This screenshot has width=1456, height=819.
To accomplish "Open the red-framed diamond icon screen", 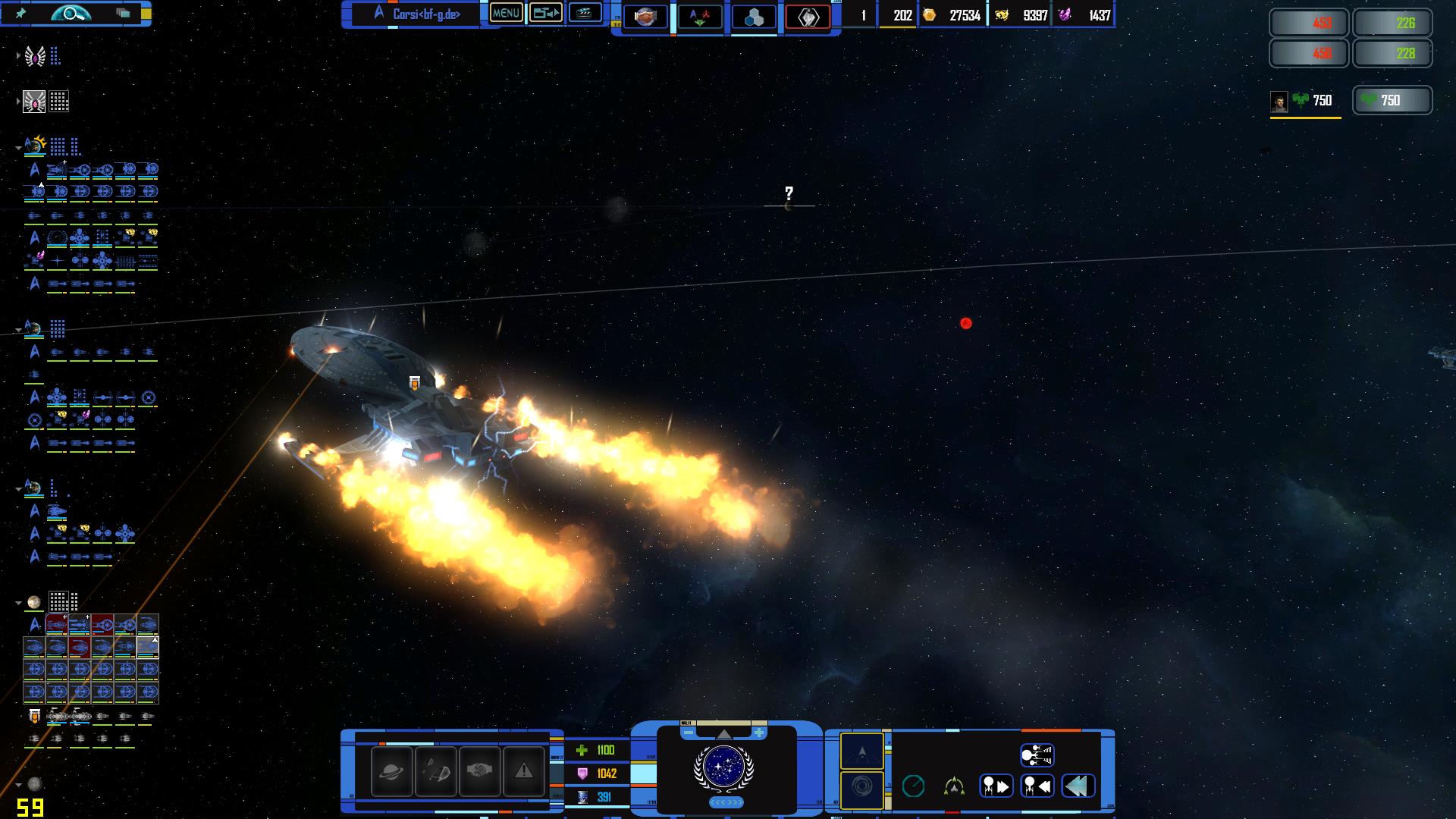I will pos(808,17).
